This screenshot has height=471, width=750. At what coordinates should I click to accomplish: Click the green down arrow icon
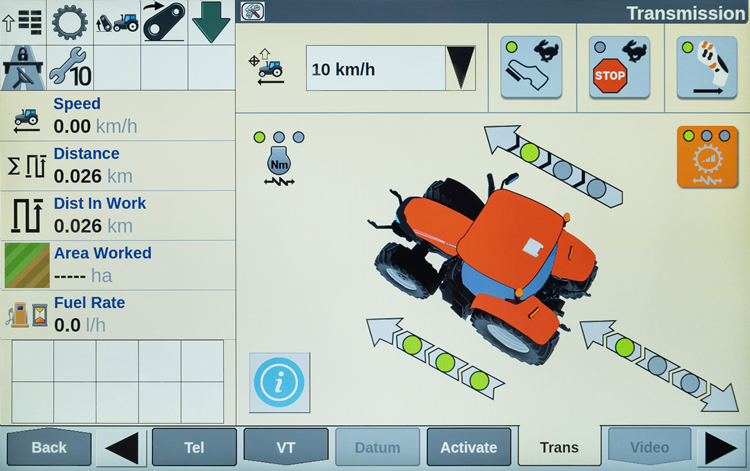pos(211,21)
